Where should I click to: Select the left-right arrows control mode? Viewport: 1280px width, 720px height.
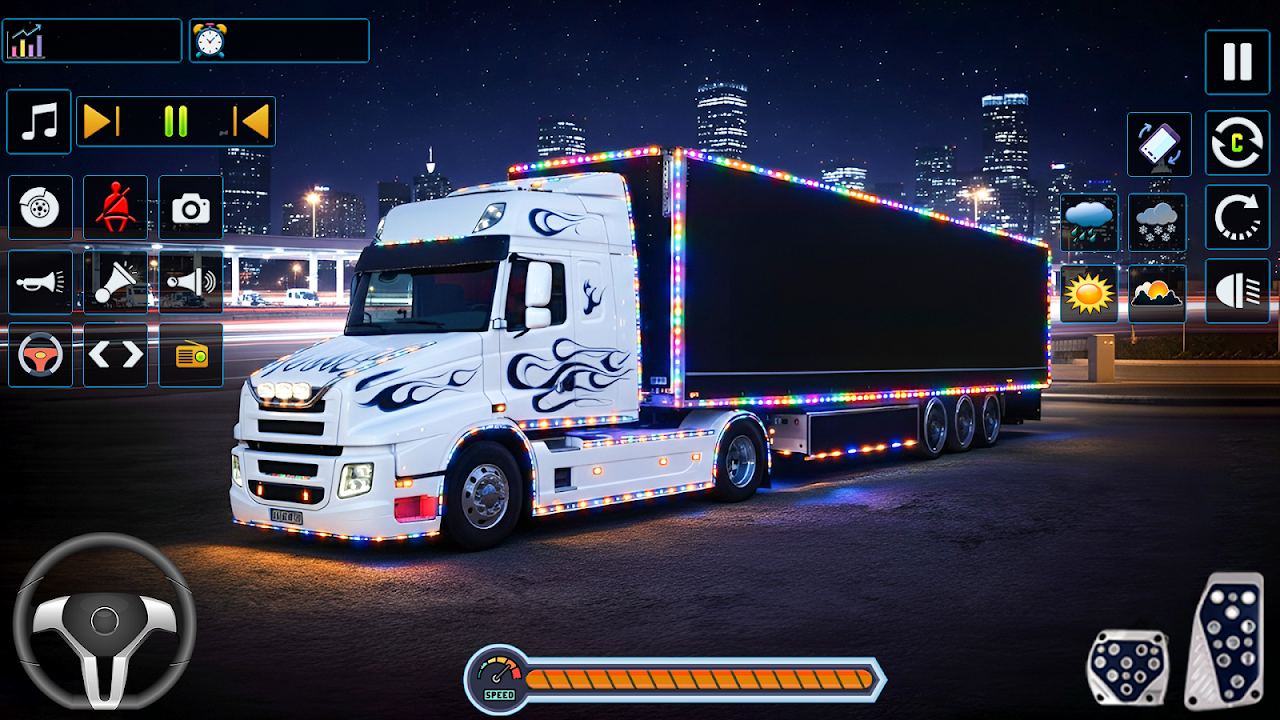115,355
